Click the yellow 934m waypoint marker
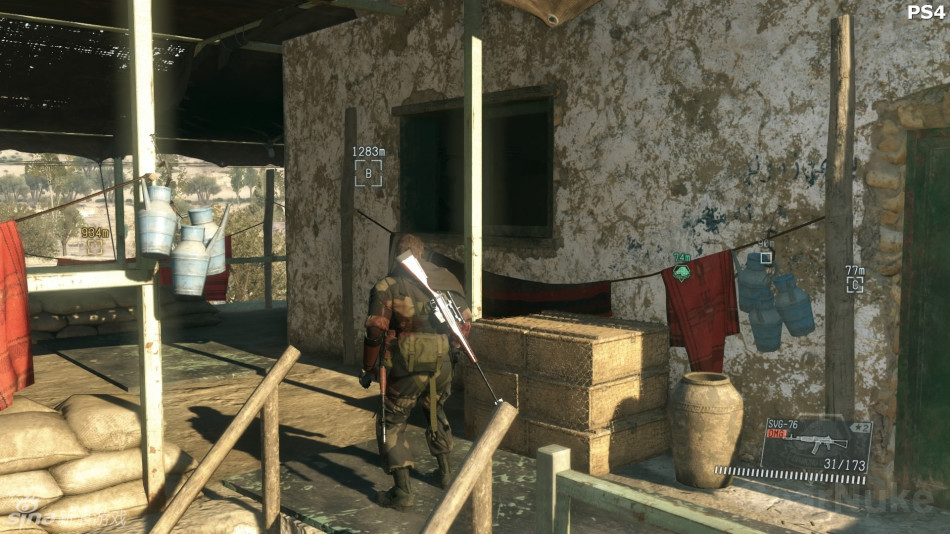 coord(94,246)
